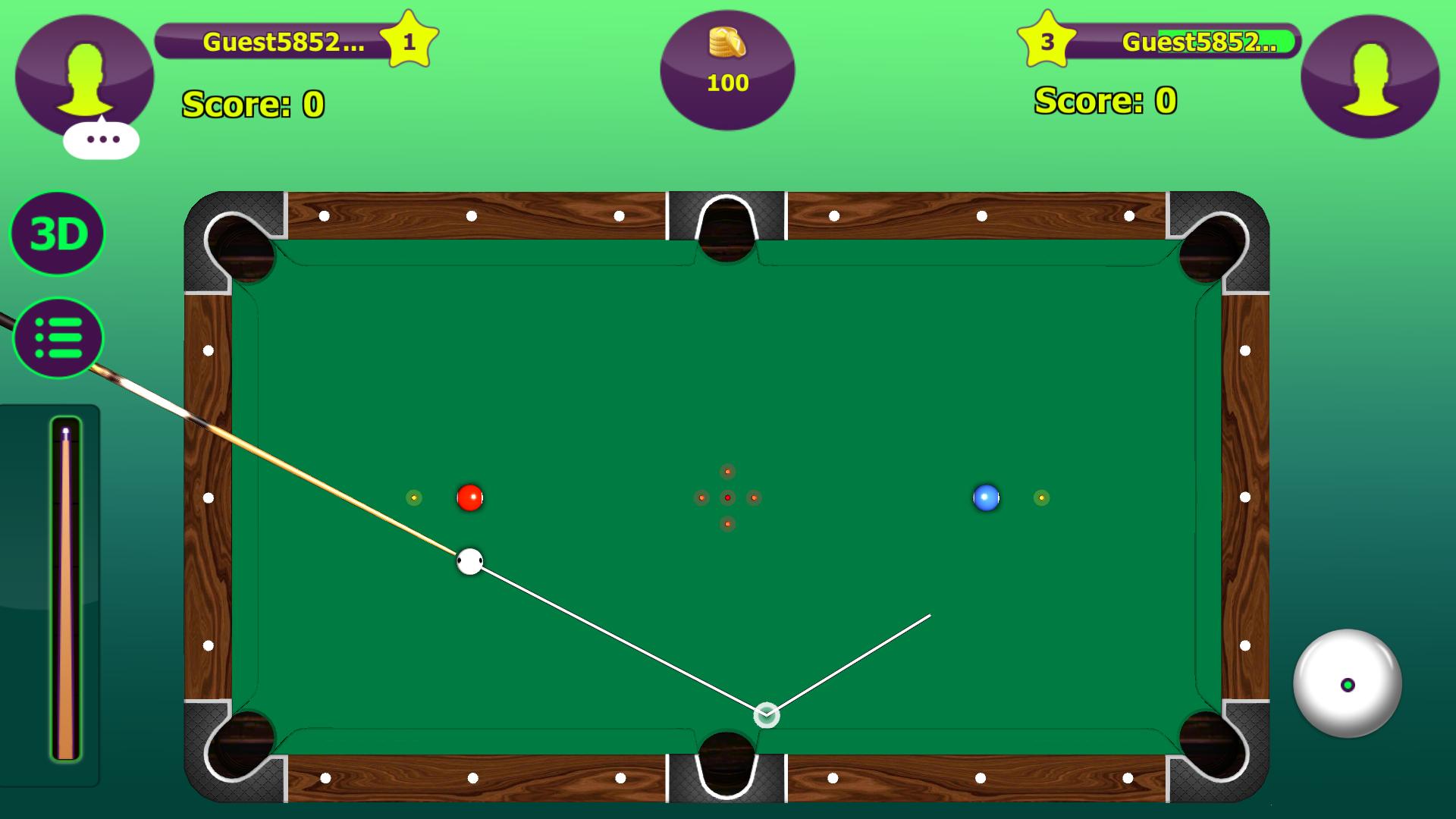The image size is (1456, 819).
Task: Toggle the 3D view mode
Action: coord(57,234)
